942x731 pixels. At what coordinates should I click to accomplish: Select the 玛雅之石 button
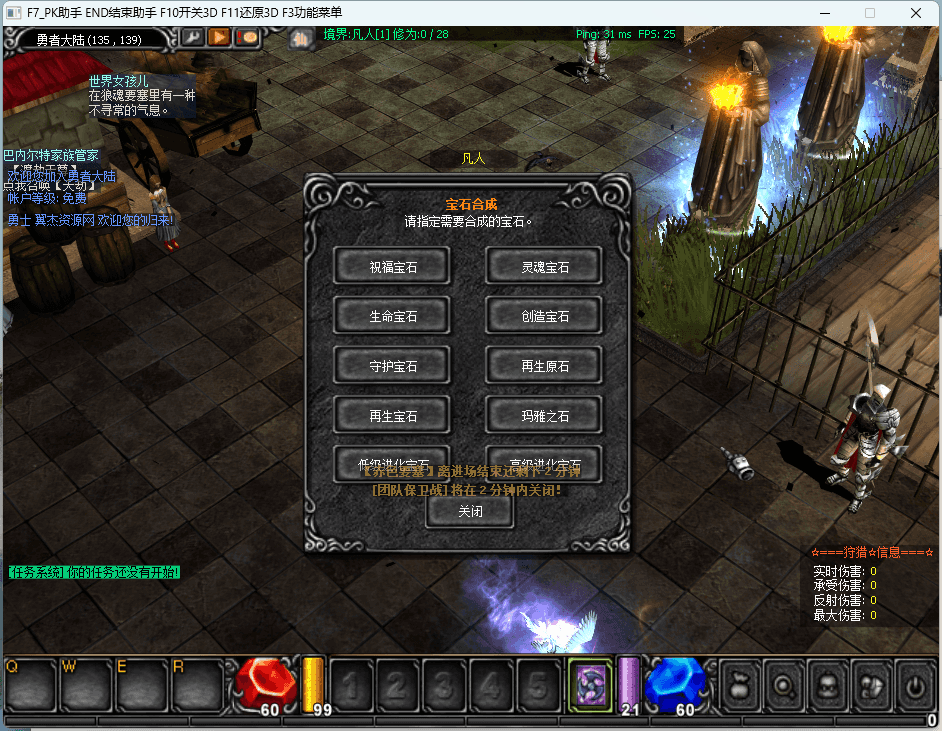(x=544, y=415)
